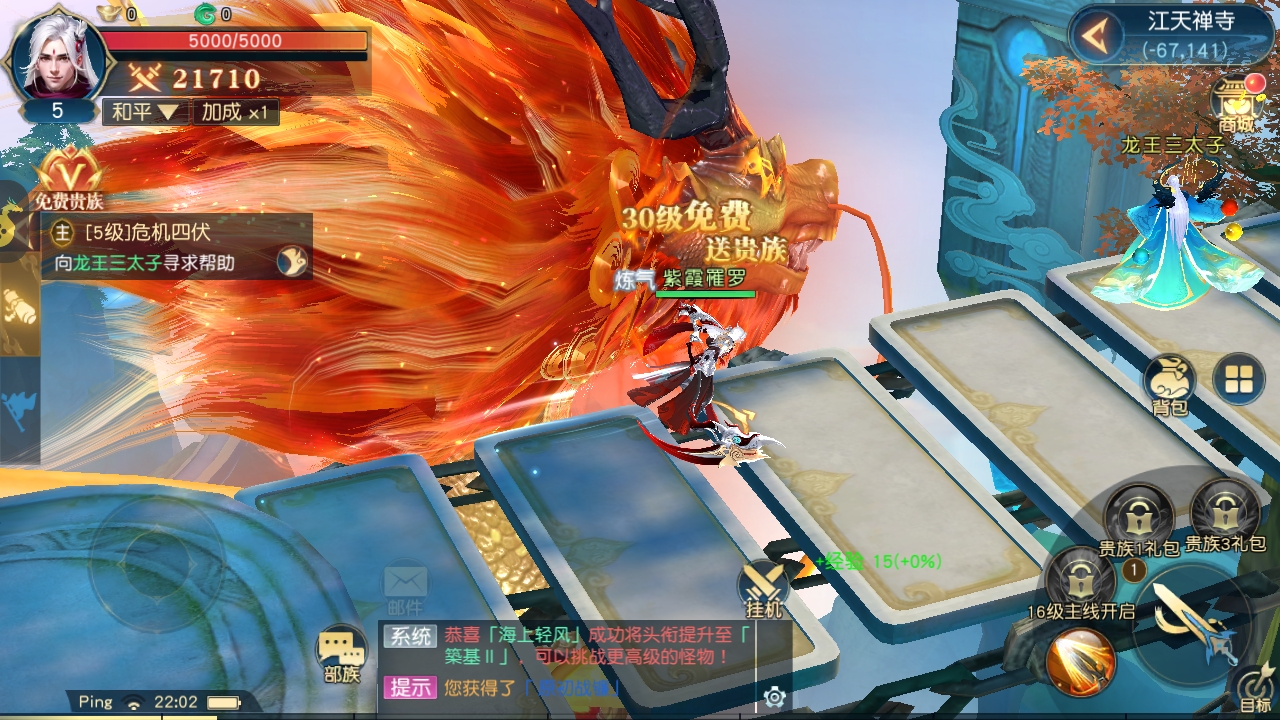Open the 和平 combat mode dropdown

point(144,111)
